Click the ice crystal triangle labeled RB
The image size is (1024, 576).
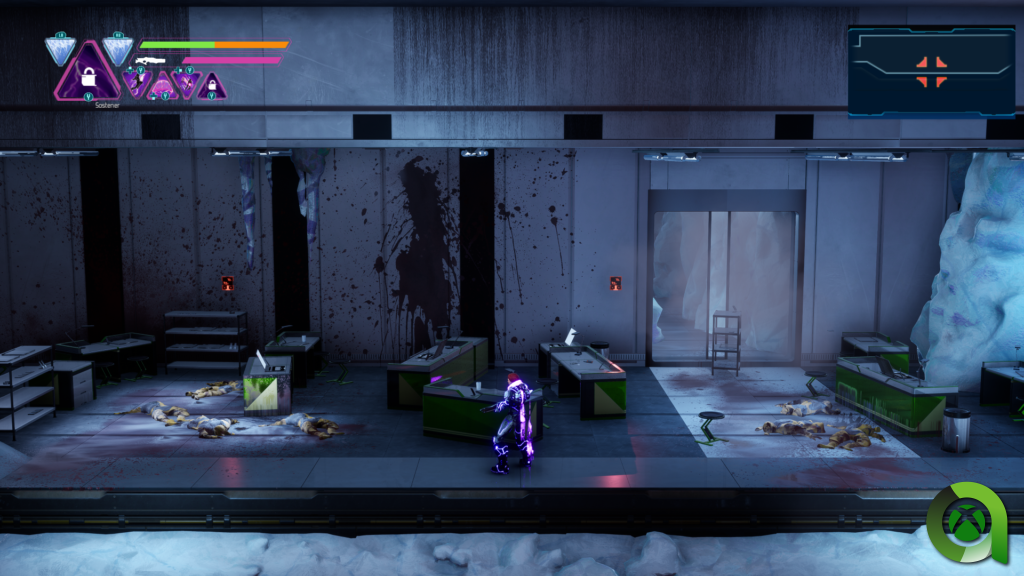point(117,48)
